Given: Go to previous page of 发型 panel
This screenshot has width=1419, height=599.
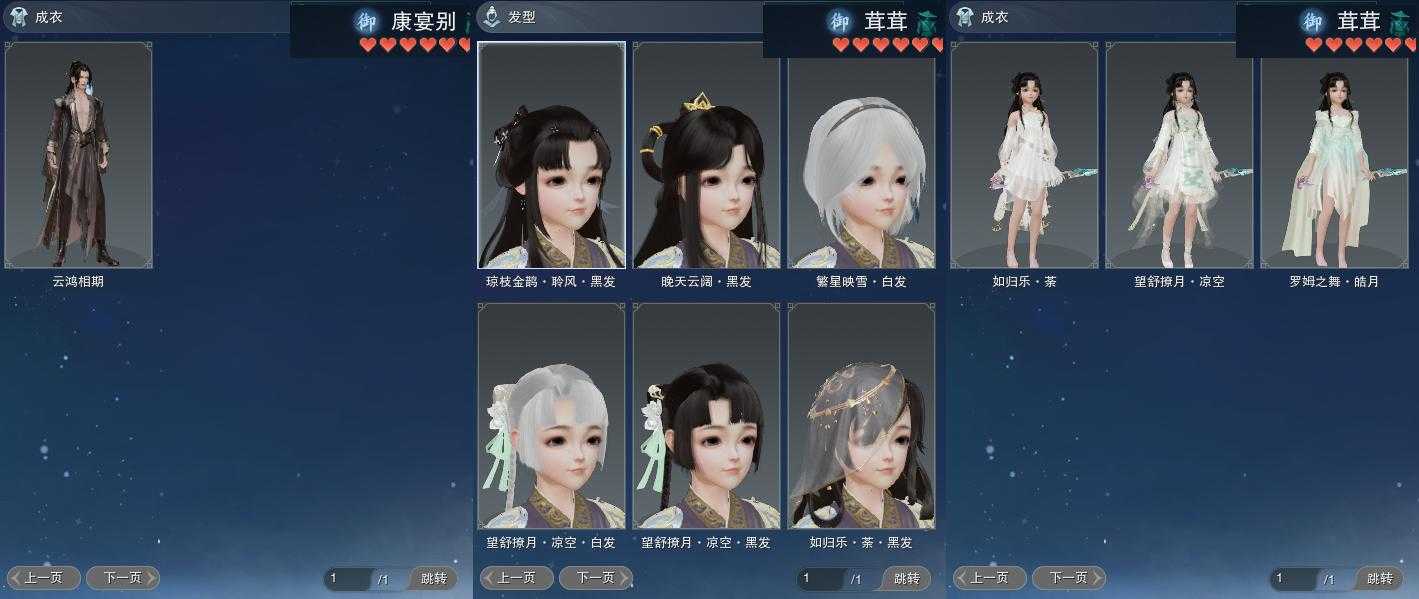Looking at the screenshot, I should (517, 578).
